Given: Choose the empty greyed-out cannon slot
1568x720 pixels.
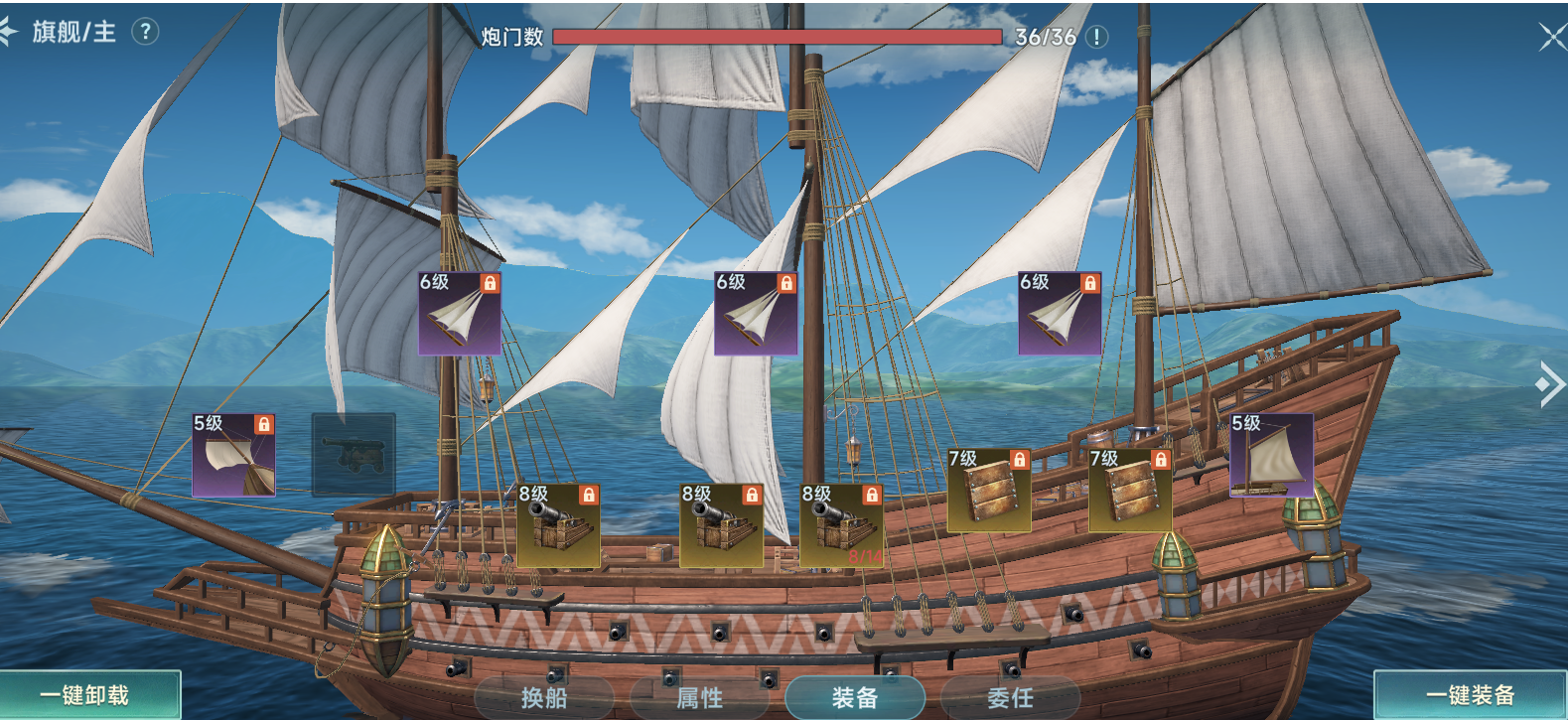Looking at the screenshot, I should coord(354,455).
